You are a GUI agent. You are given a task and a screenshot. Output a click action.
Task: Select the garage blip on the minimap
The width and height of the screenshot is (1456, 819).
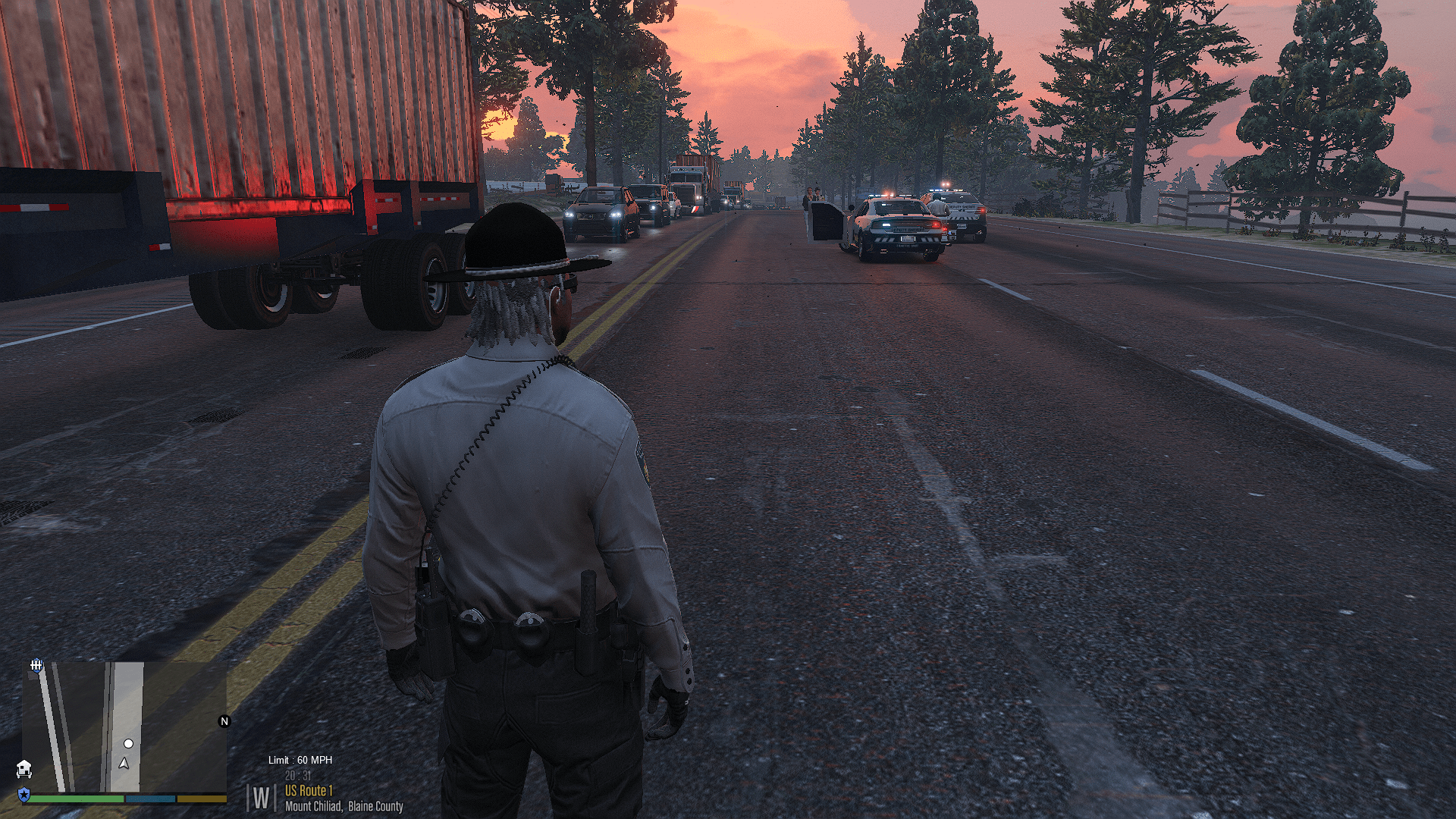click(x=24, y=769)
